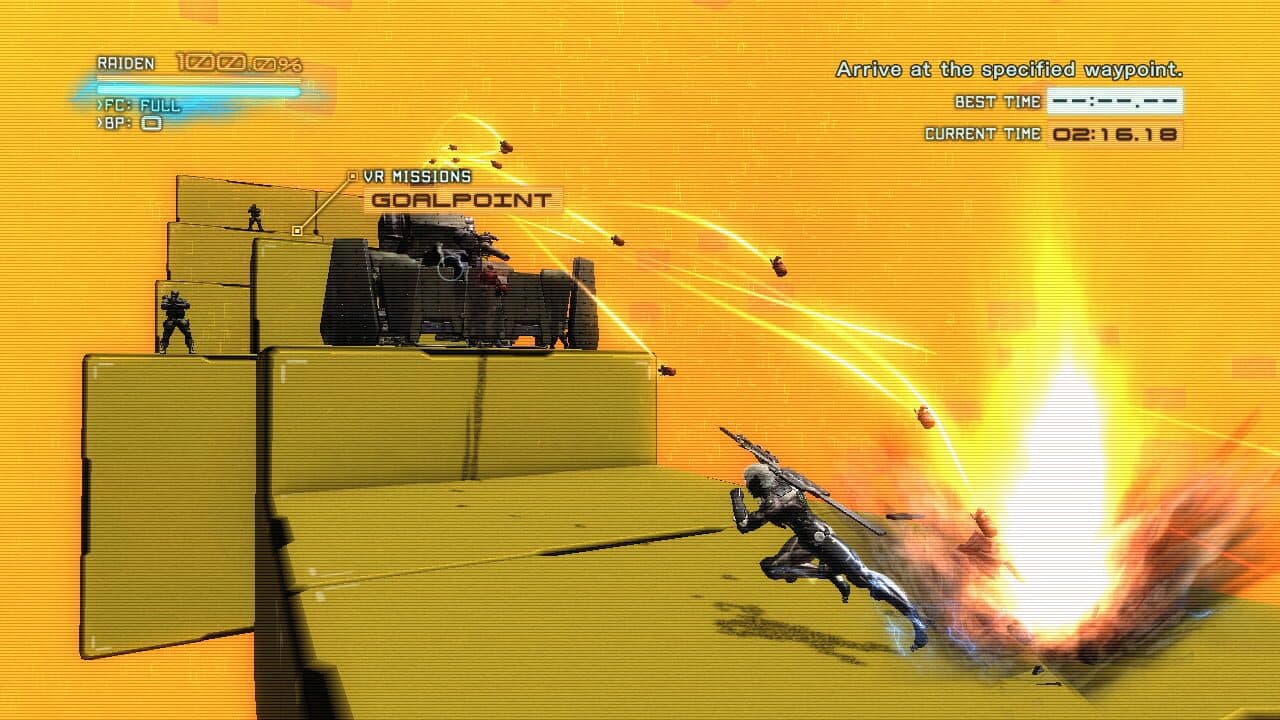Select the RAIDEN name label
The image size is (1280, 720).
(x=125, y=62)
